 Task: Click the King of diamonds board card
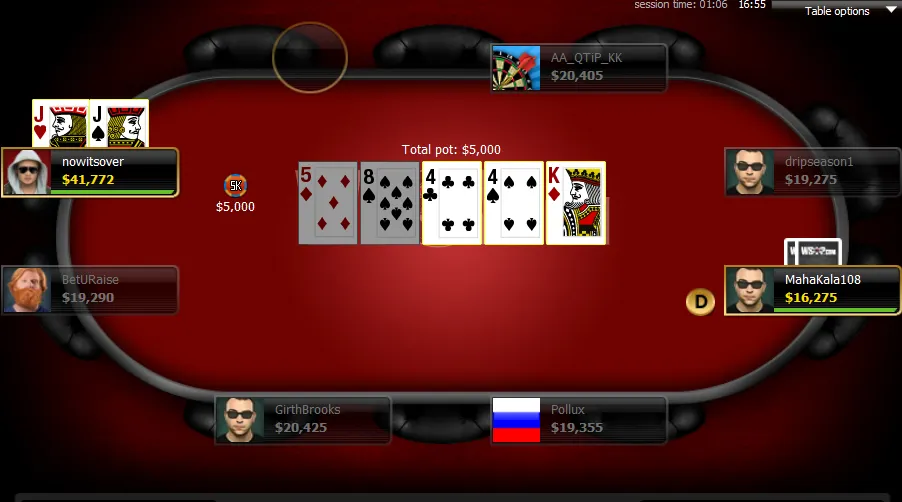[575, 203]
